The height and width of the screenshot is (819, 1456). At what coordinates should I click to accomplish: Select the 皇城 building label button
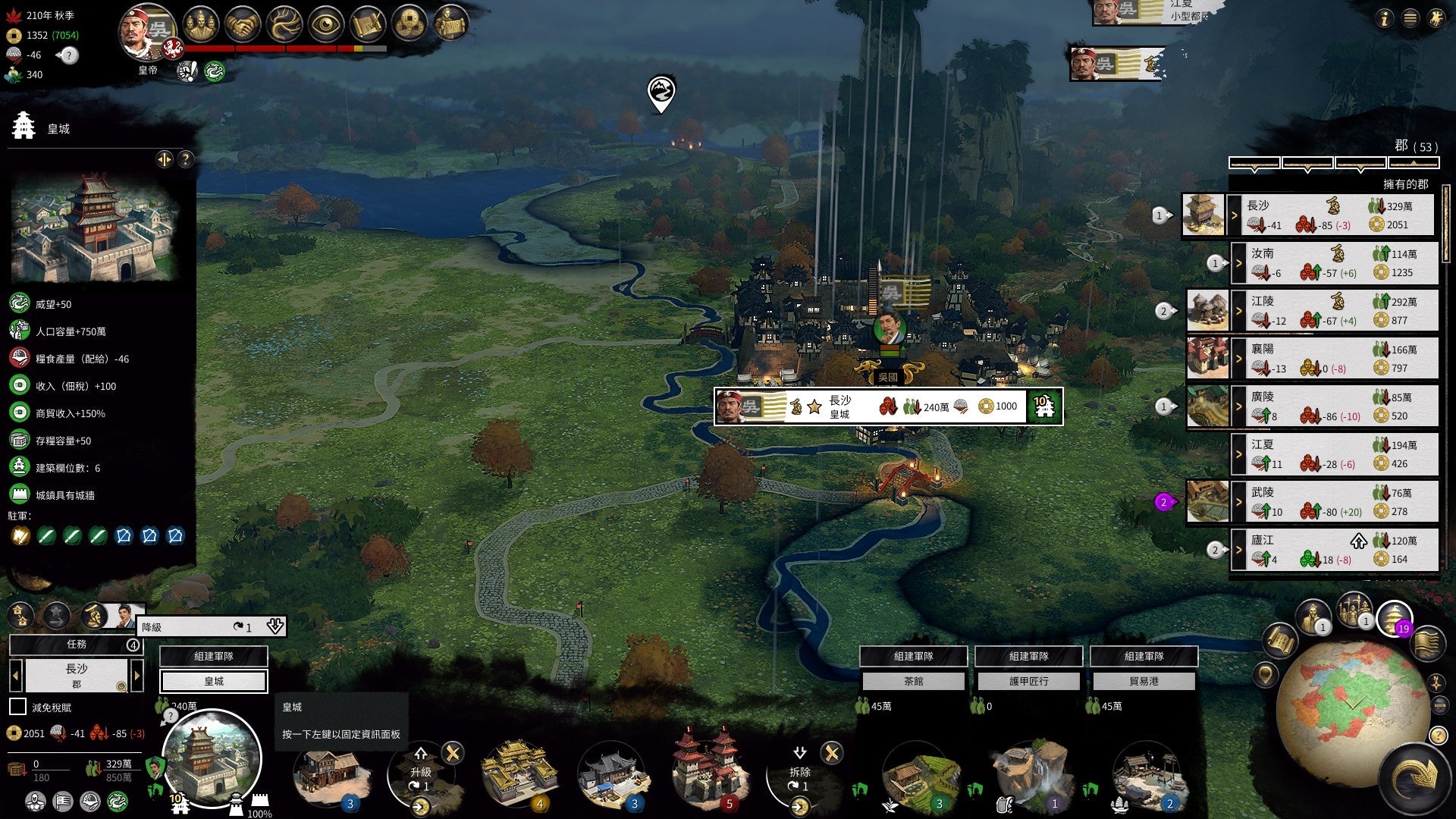pyautogui.click(x=214, y=682)
